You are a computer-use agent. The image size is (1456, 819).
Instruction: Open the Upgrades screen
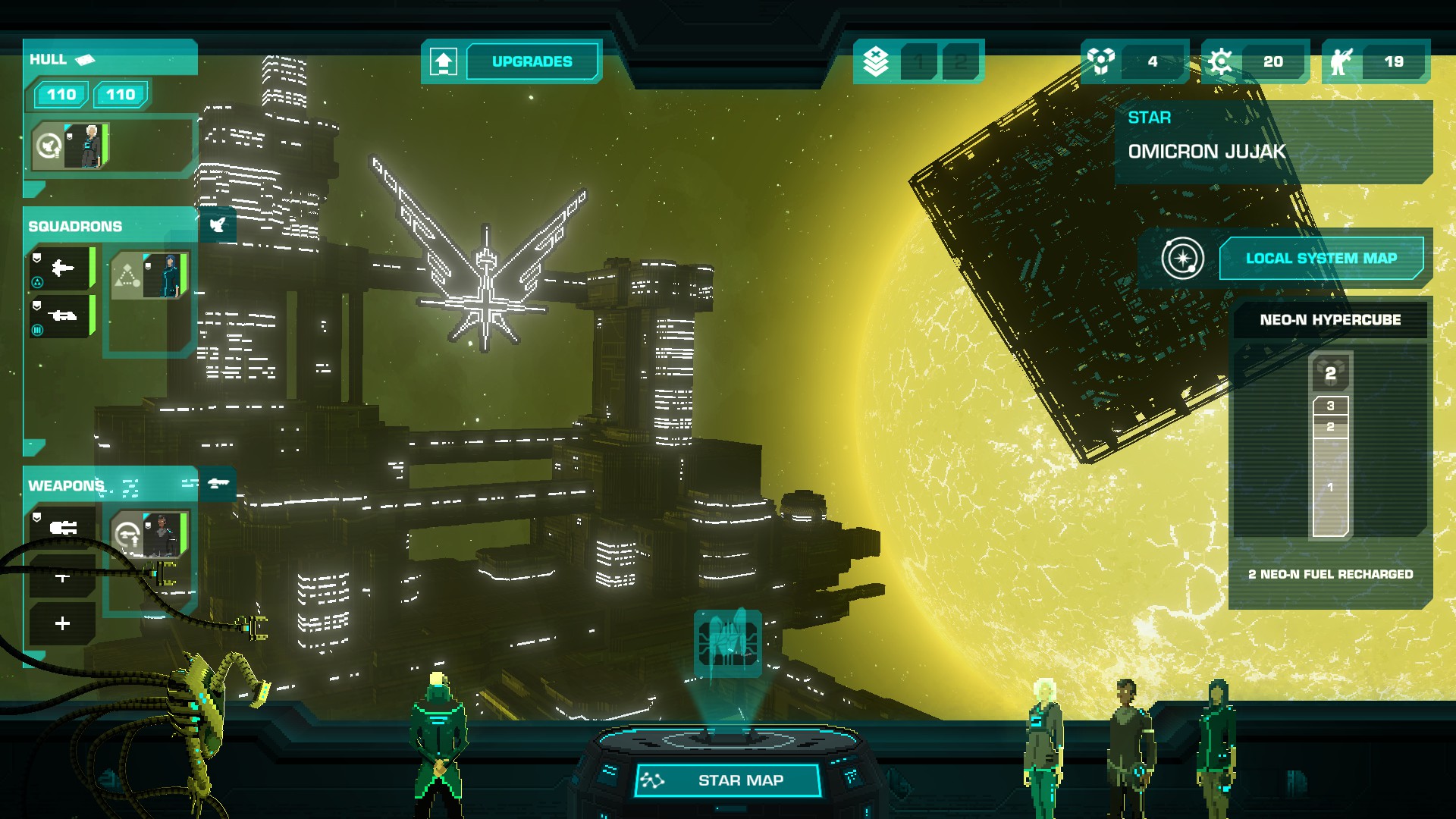pyautogui.click(x=532, y=61)
